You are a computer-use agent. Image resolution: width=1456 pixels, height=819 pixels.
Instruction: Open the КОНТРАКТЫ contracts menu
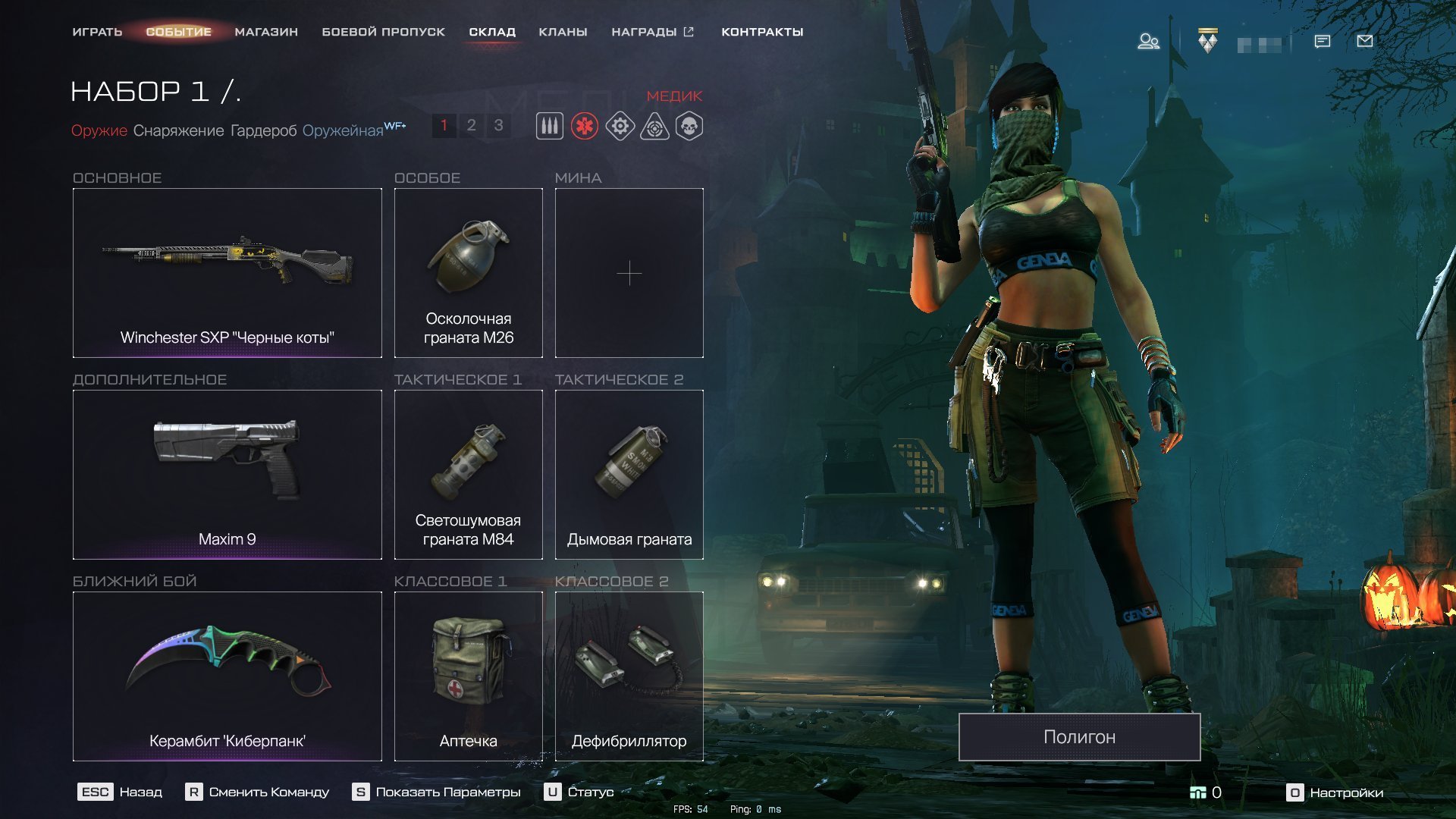point(762,32)
